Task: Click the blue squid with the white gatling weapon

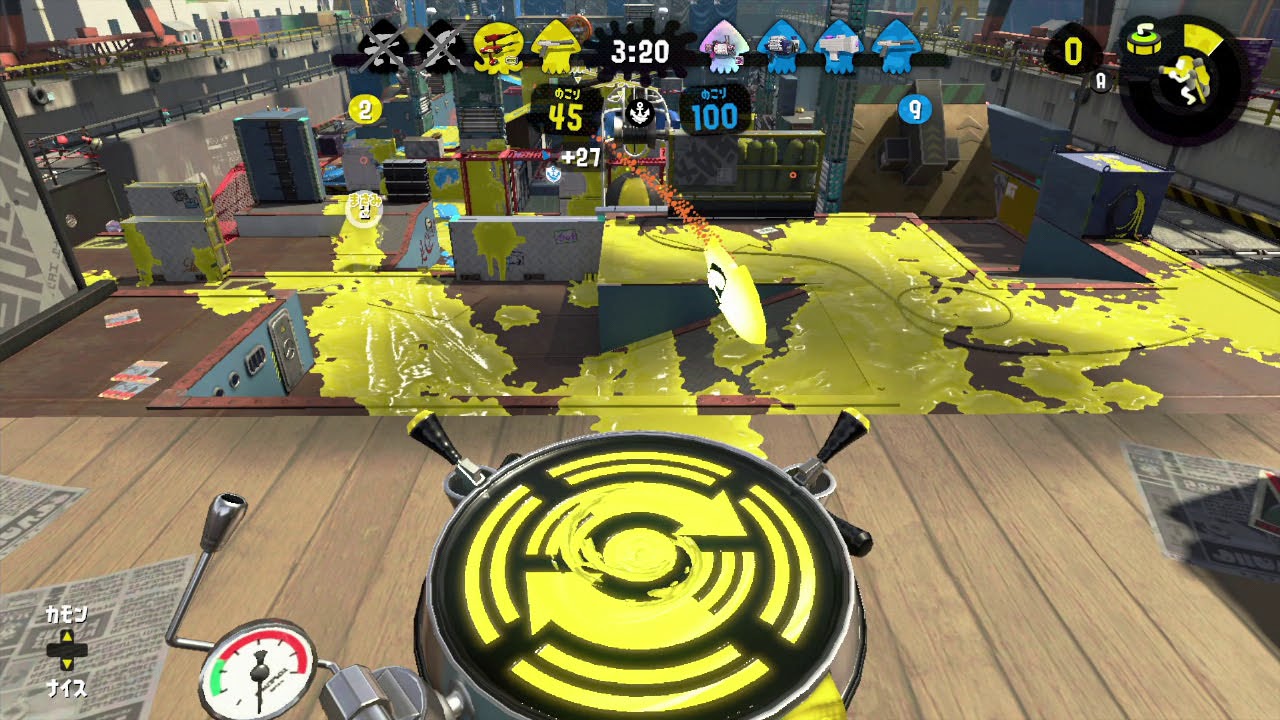Action: 838,45
